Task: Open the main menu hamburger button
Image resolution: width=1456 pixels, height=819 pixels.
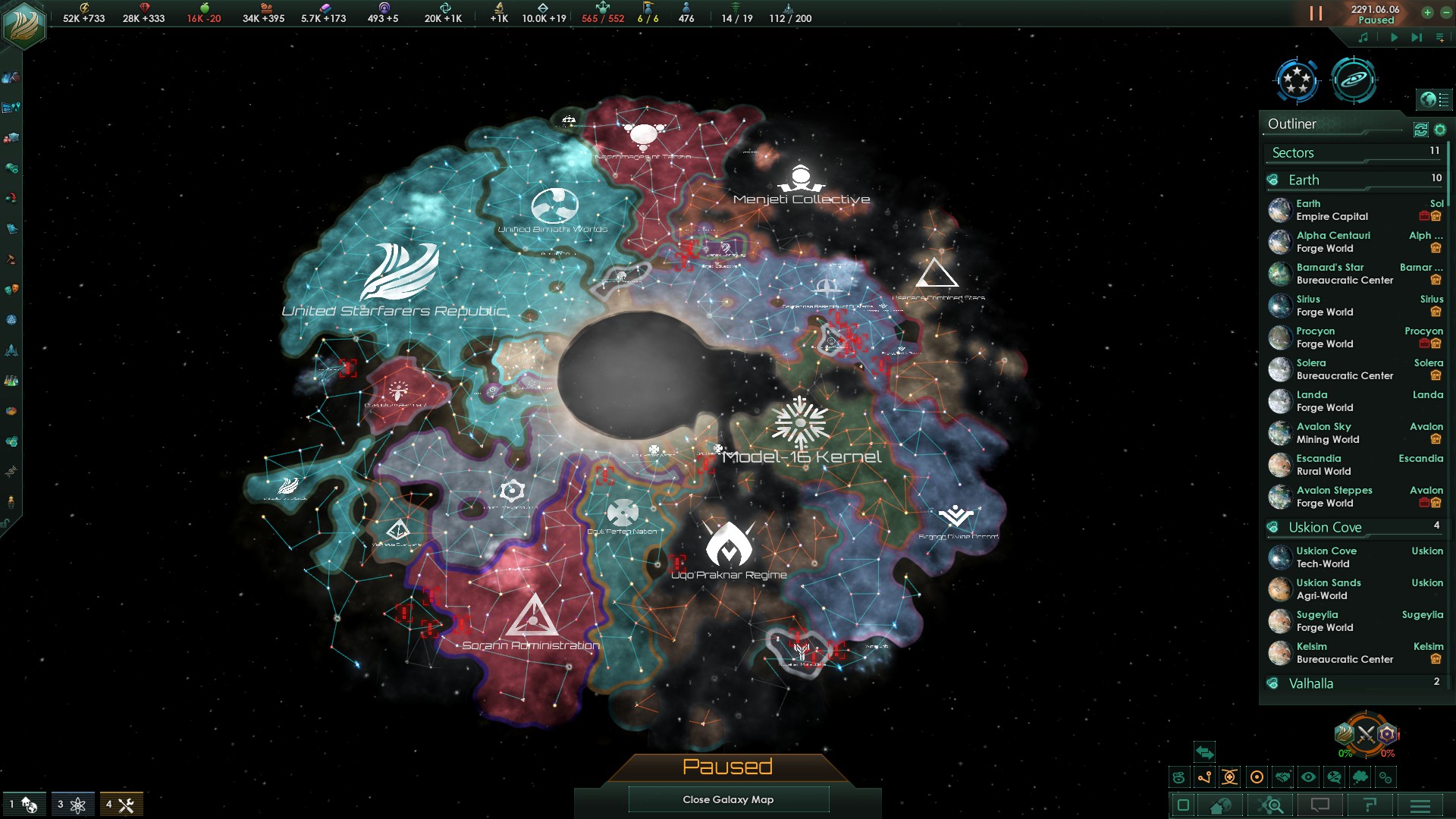Action: click(1420, 805)
